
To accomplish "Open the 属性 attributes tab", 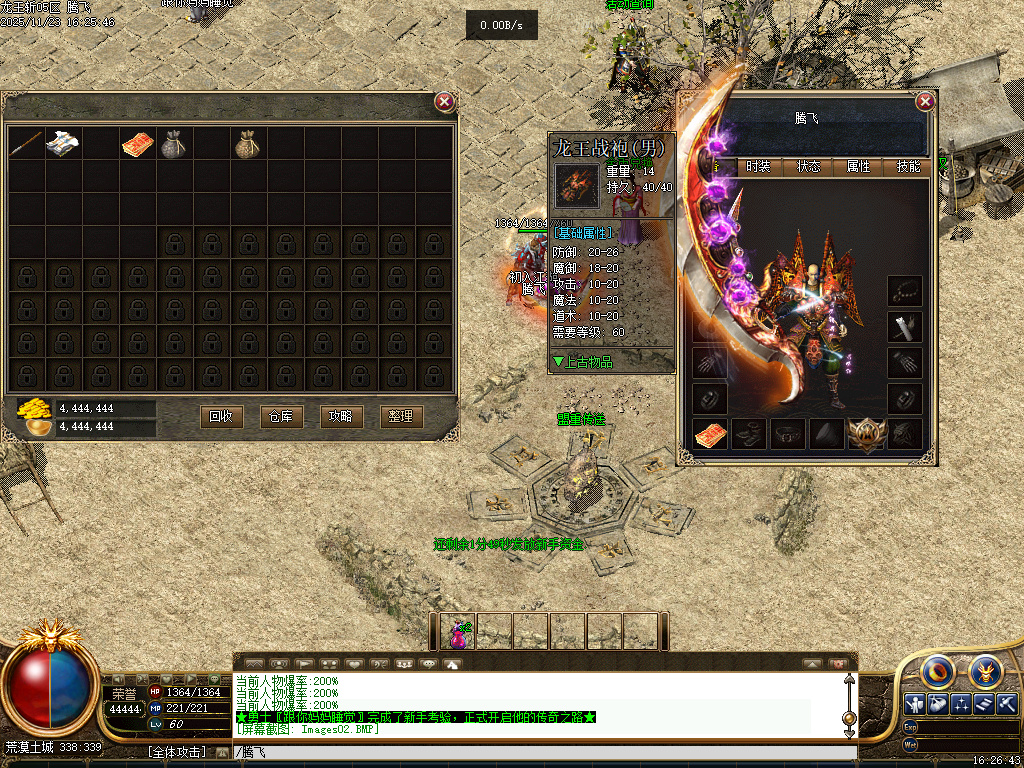I will tap(858, 167).
